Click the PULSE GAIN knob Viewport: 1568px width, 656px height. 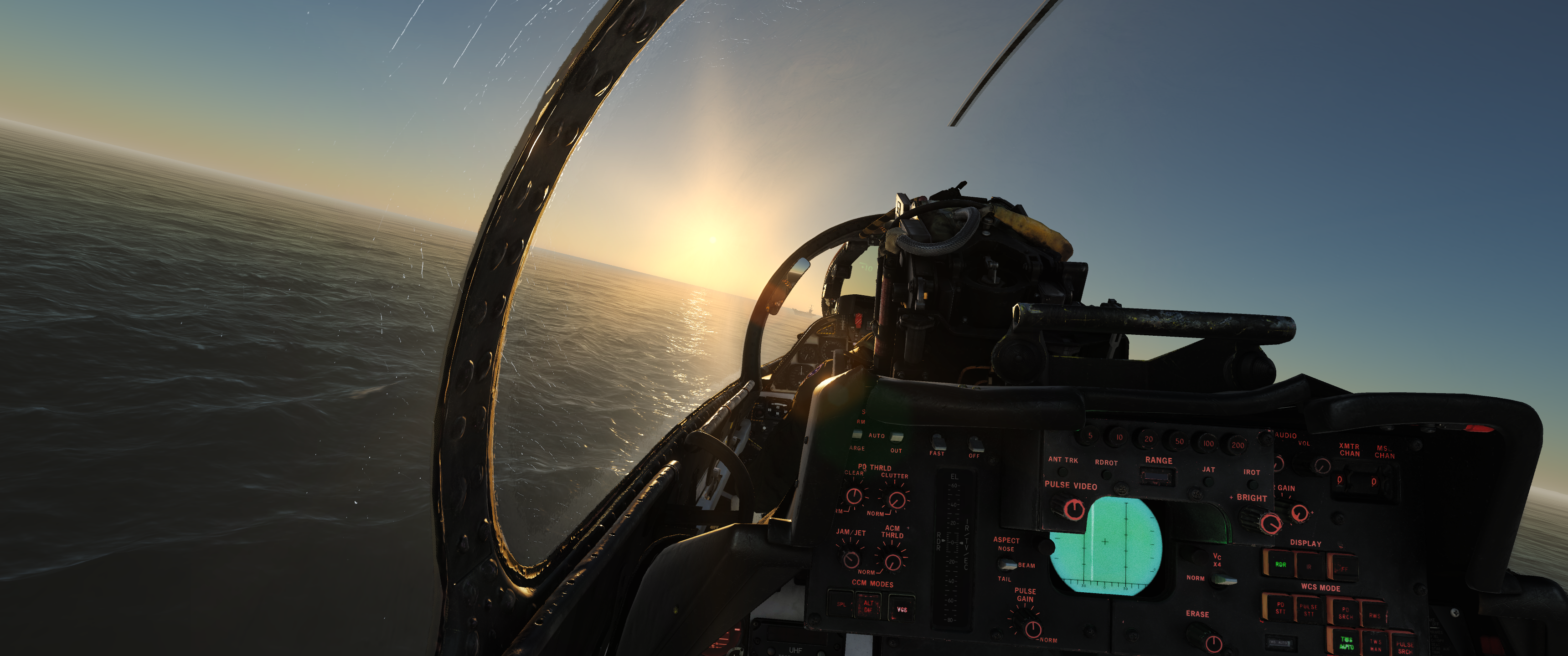(x=1032, y=629)
